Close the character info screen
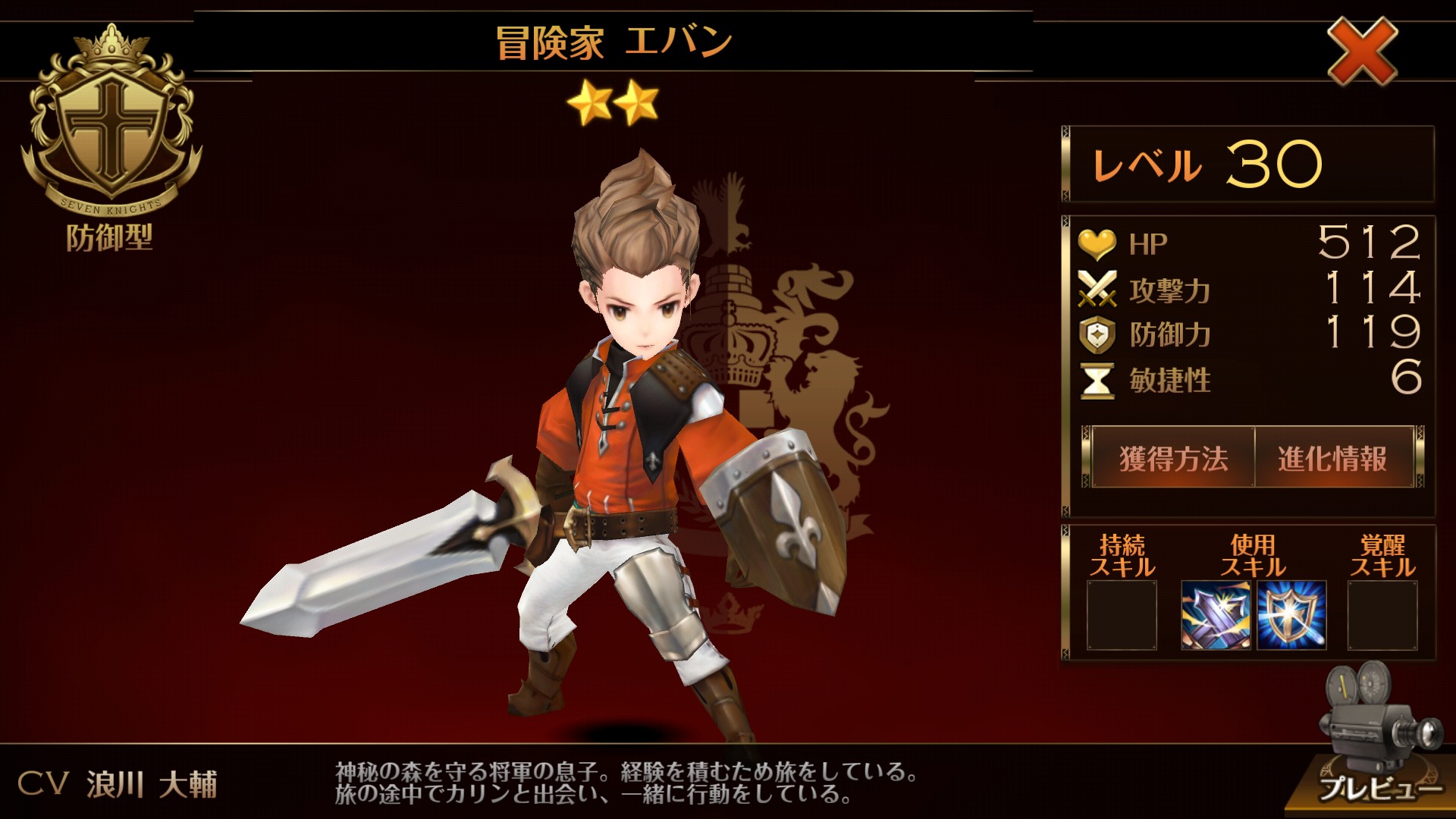This screenshot has height=819, width=1456. tap(1362, 51)
